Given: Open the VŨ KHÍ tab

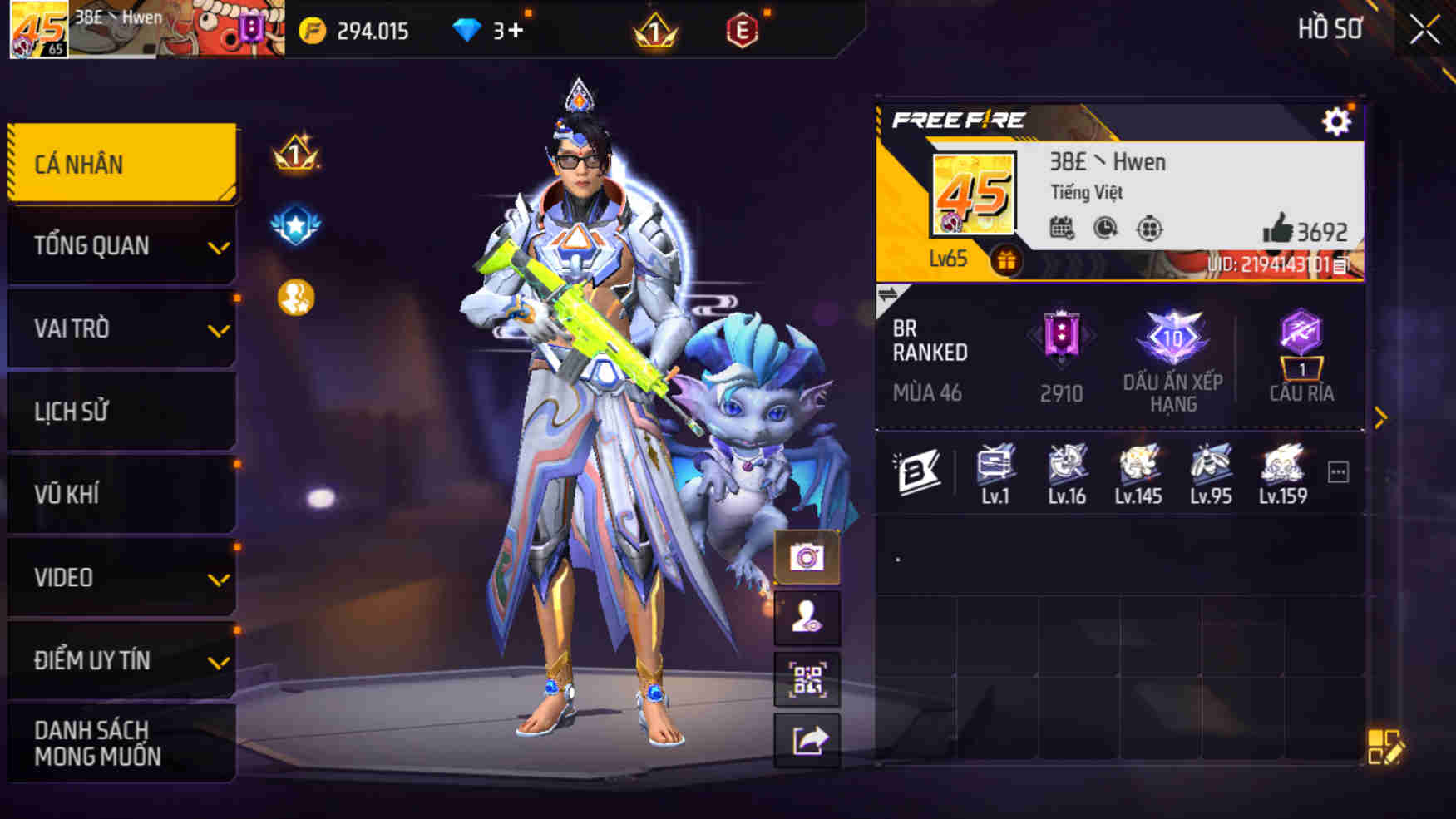Looking at the screenshot, I should (123, 495).
